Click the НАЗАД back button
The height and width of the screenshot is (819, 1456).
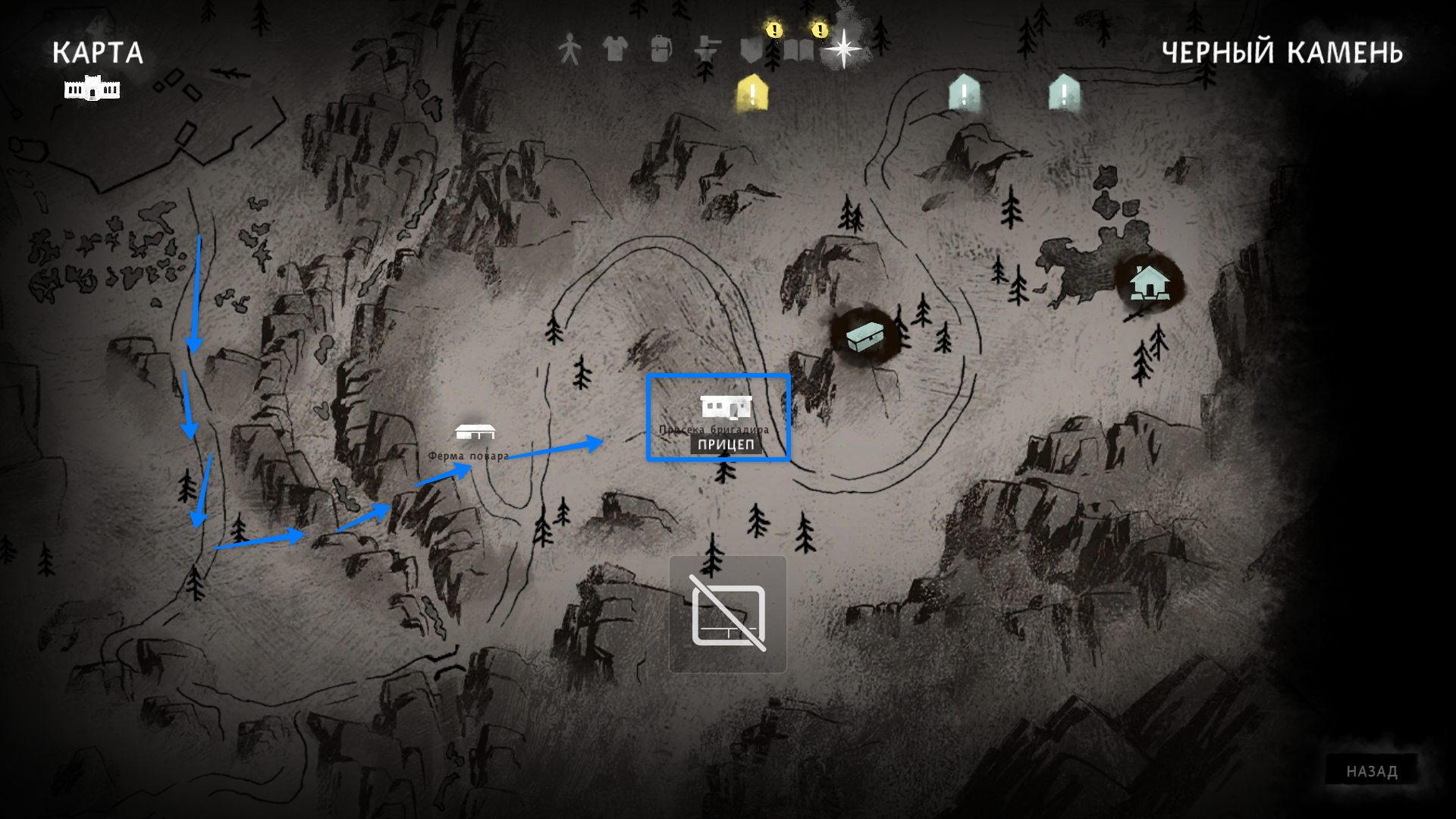coord(1372,771)
